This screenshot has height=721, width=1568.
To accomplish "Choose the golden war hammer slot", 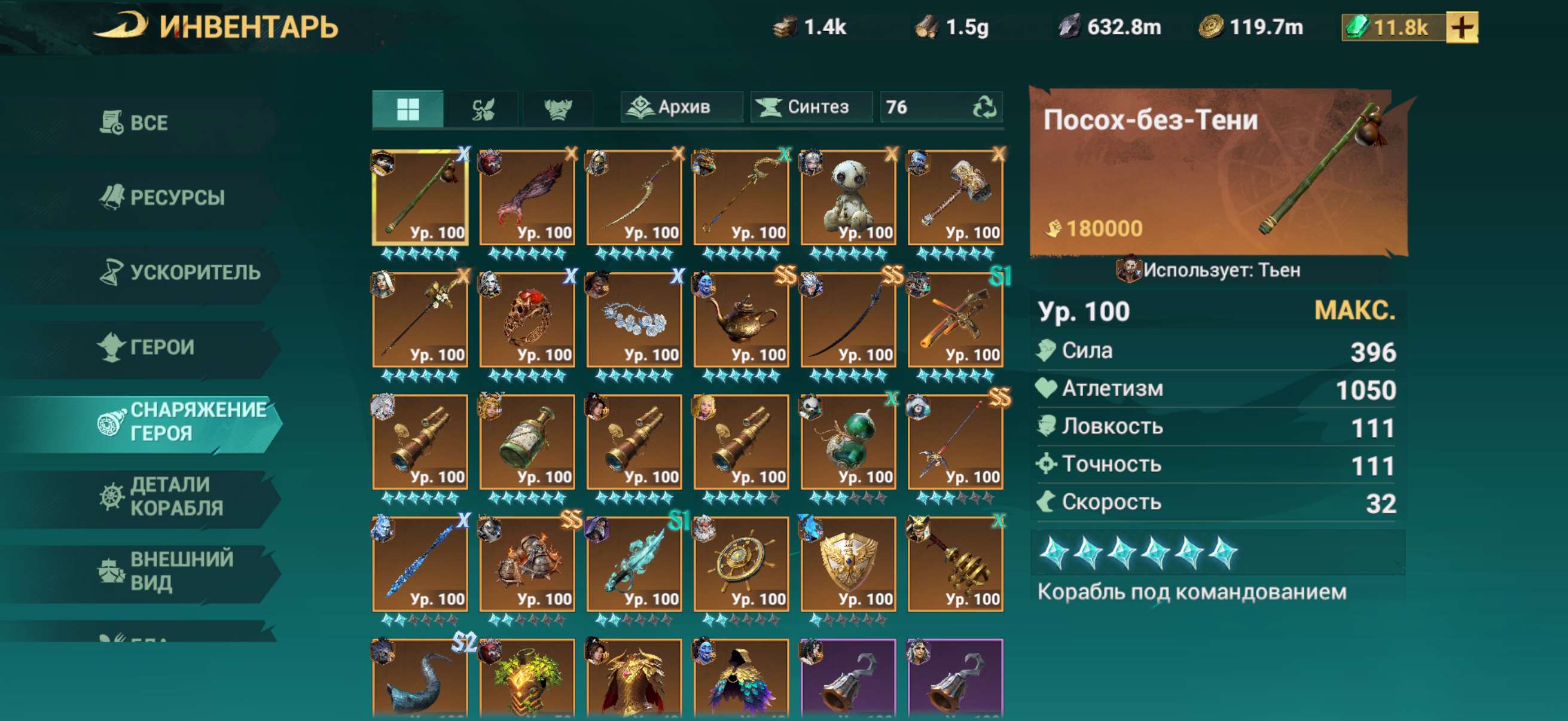I will [956, 197].
